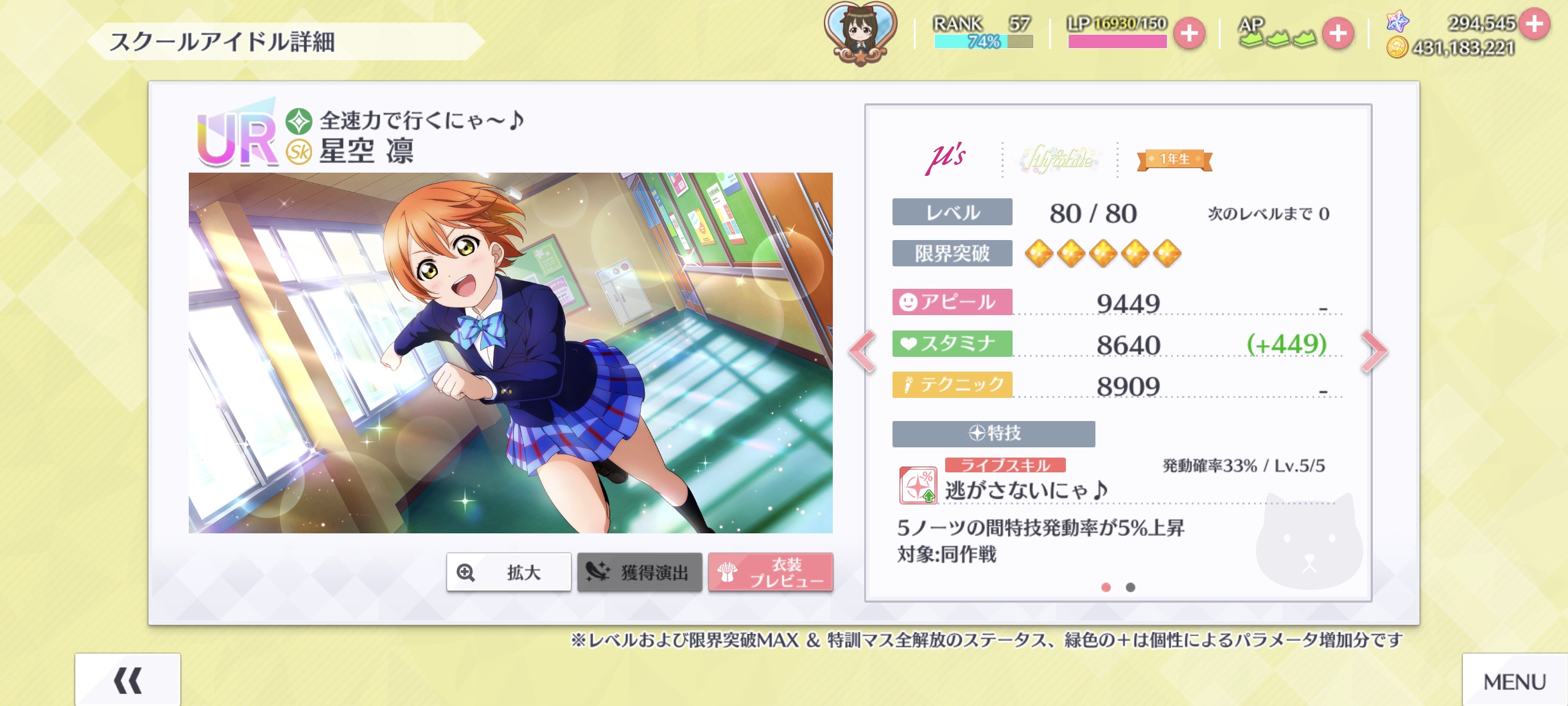The width and height of the screenshot is (1568, 706).
Task: Show the next school idol card
Action: click(1374, 351)
